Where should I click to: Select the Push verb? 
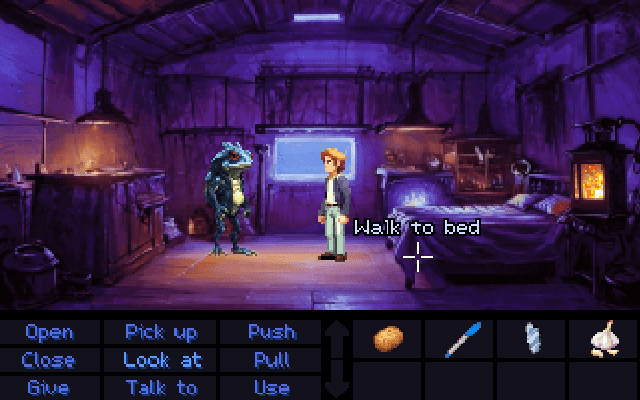click(x=271, y=332)
